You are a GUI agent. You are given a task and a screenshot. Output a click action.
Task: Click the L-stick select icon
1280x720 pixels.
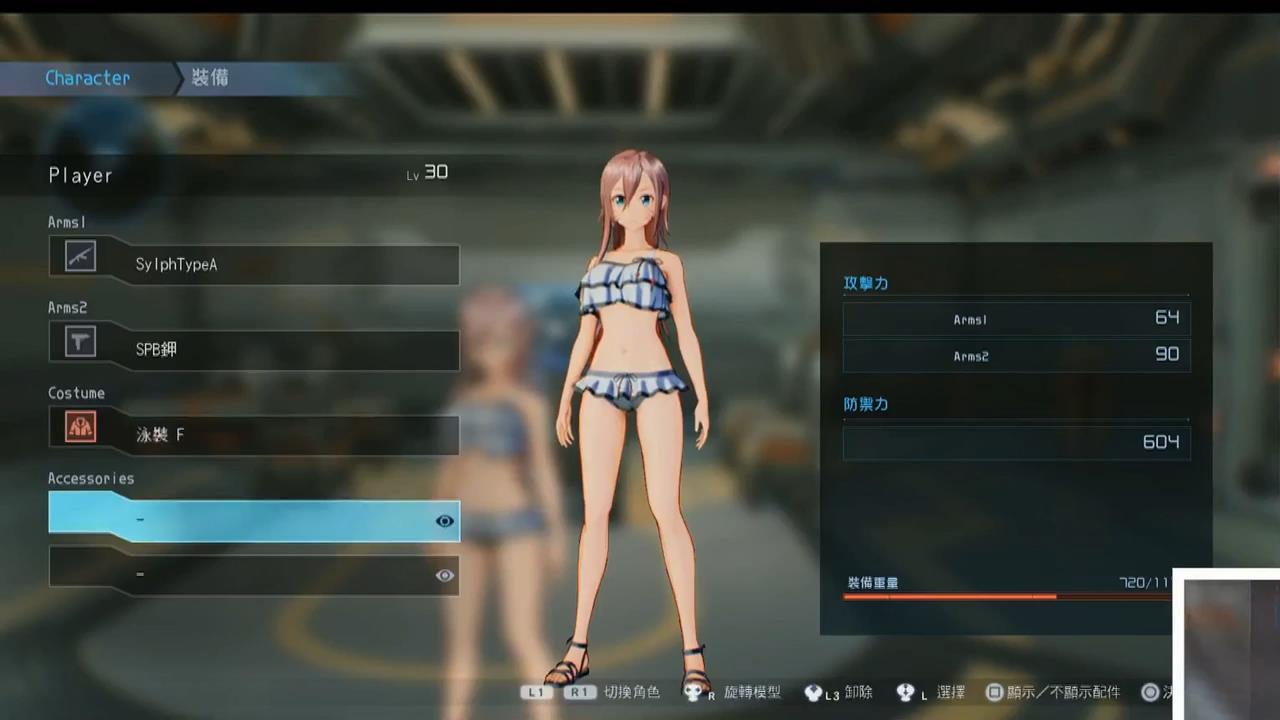point(905,692)
